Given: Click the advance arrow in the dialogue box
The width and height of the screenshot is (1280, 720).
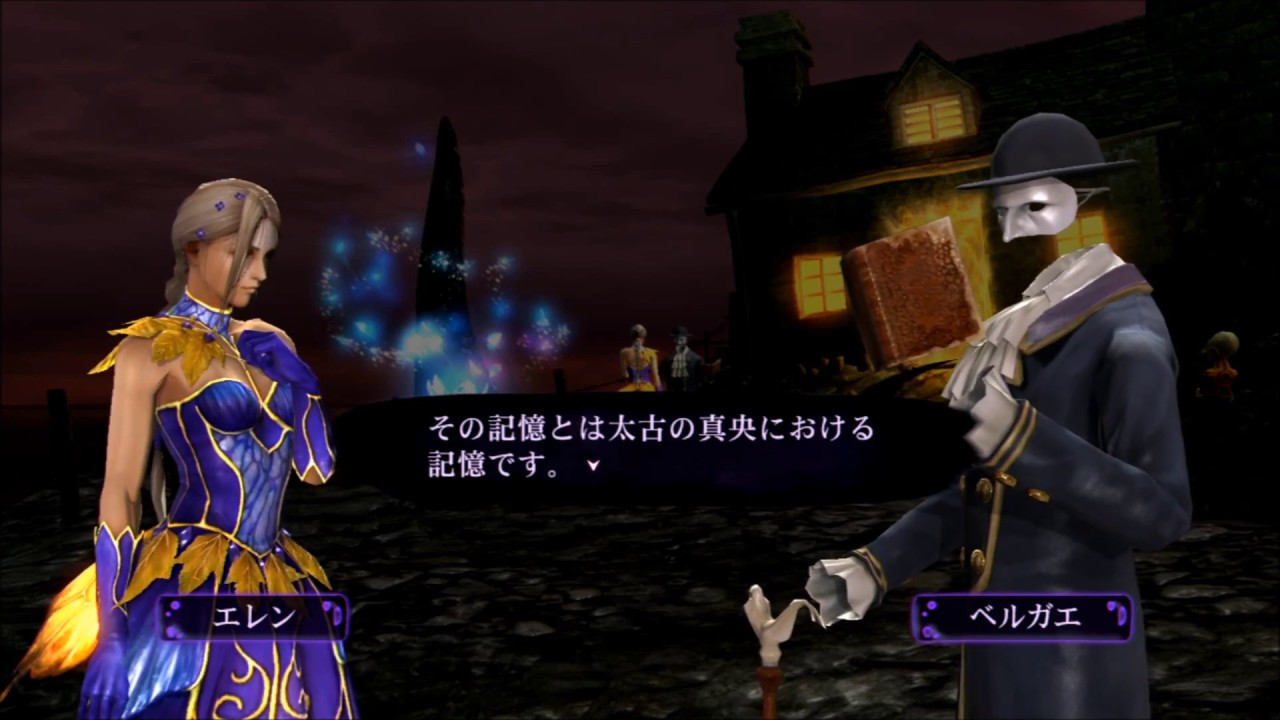Looking at the screenshot, I should [593, 464].
